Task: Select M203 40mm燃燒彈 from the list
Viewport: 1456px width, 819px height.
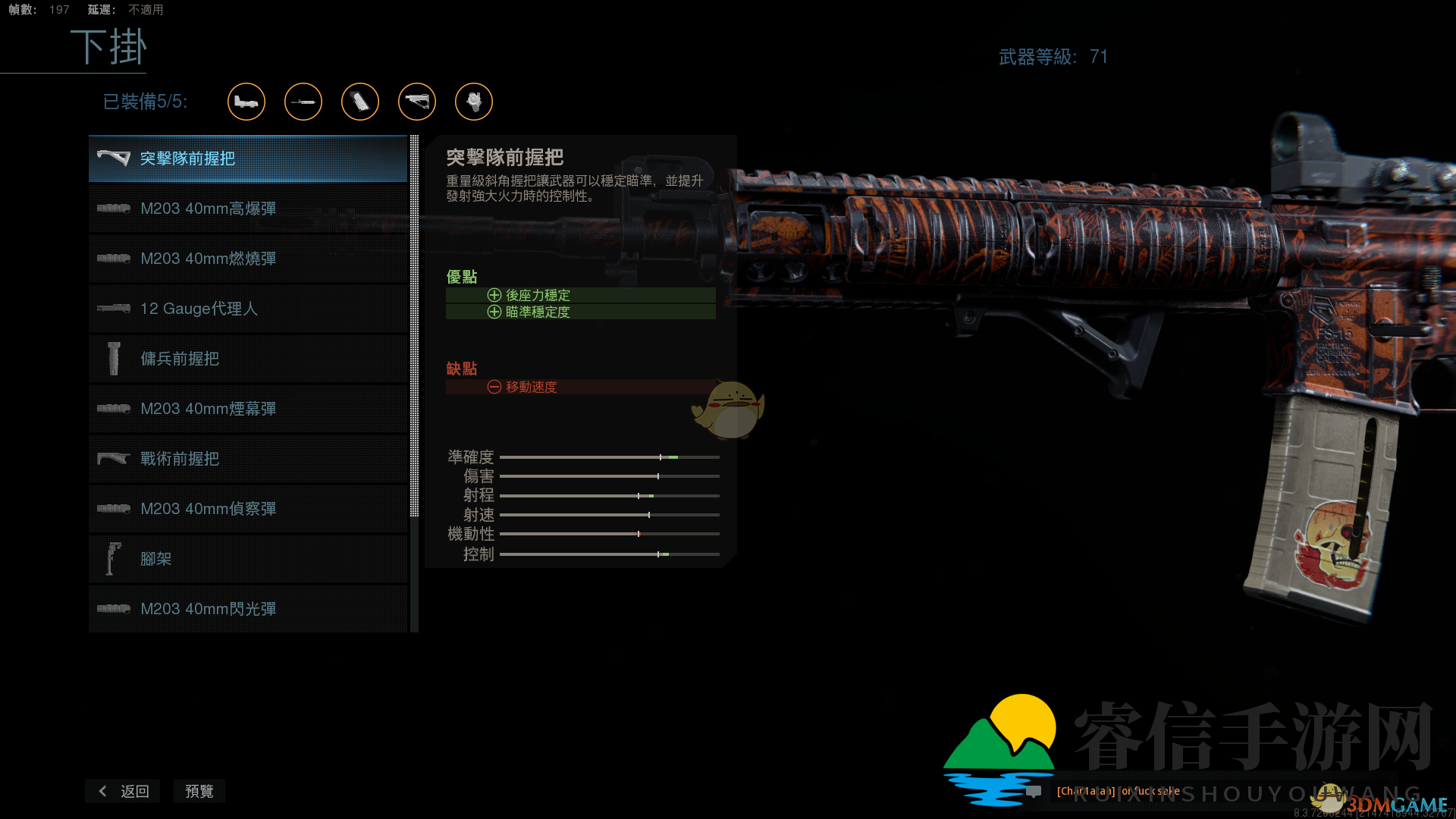Action: pyautogui.click(x=248, y=259)
